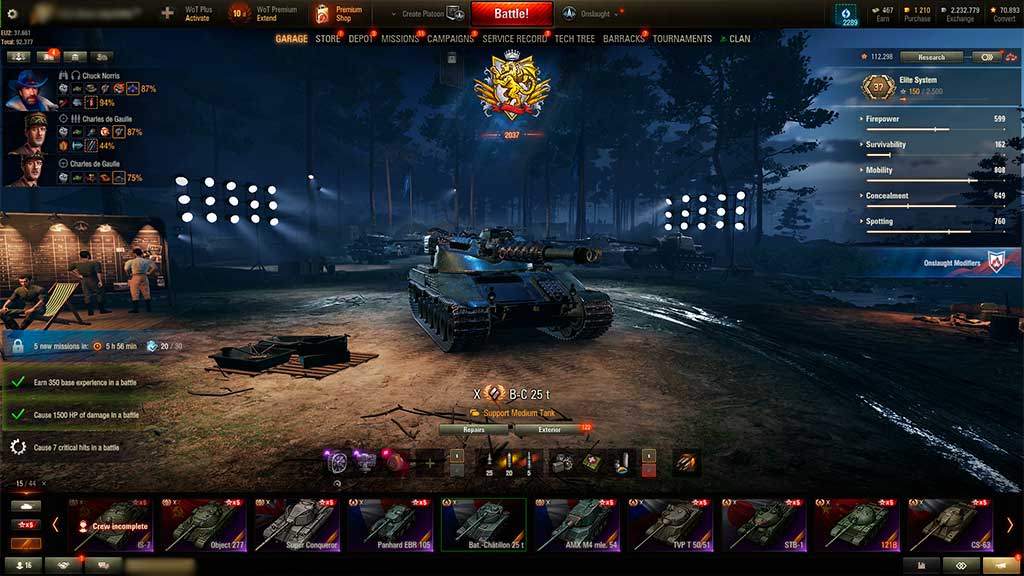The image size is (1024, 576).
Task: Open the Clan tab
Action: (x=739, y=39)
